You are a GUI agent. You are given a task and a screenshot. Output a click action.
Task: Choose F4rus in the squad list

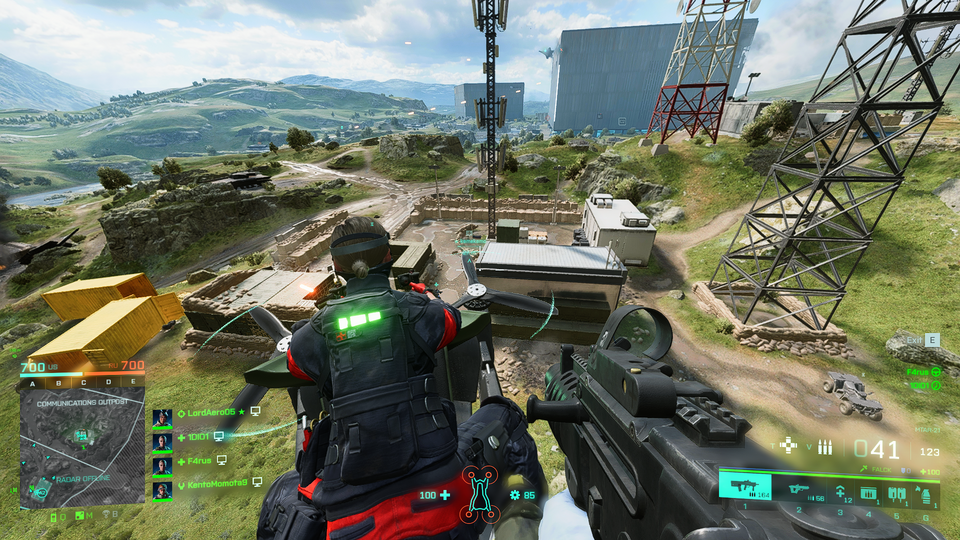(x=198, y=461)
